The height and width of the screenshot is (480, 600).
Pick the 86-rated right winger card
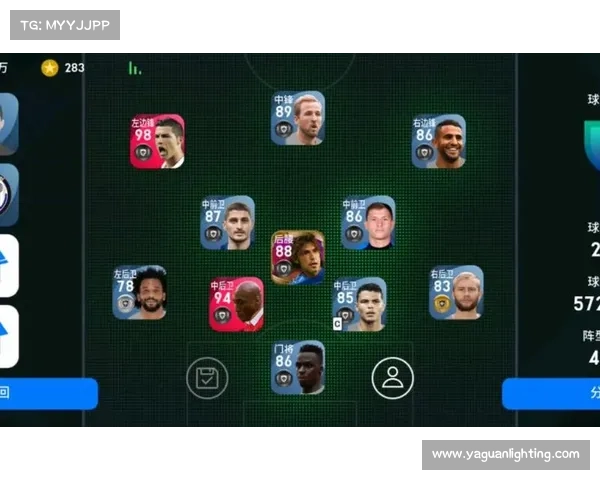[439, 141]
